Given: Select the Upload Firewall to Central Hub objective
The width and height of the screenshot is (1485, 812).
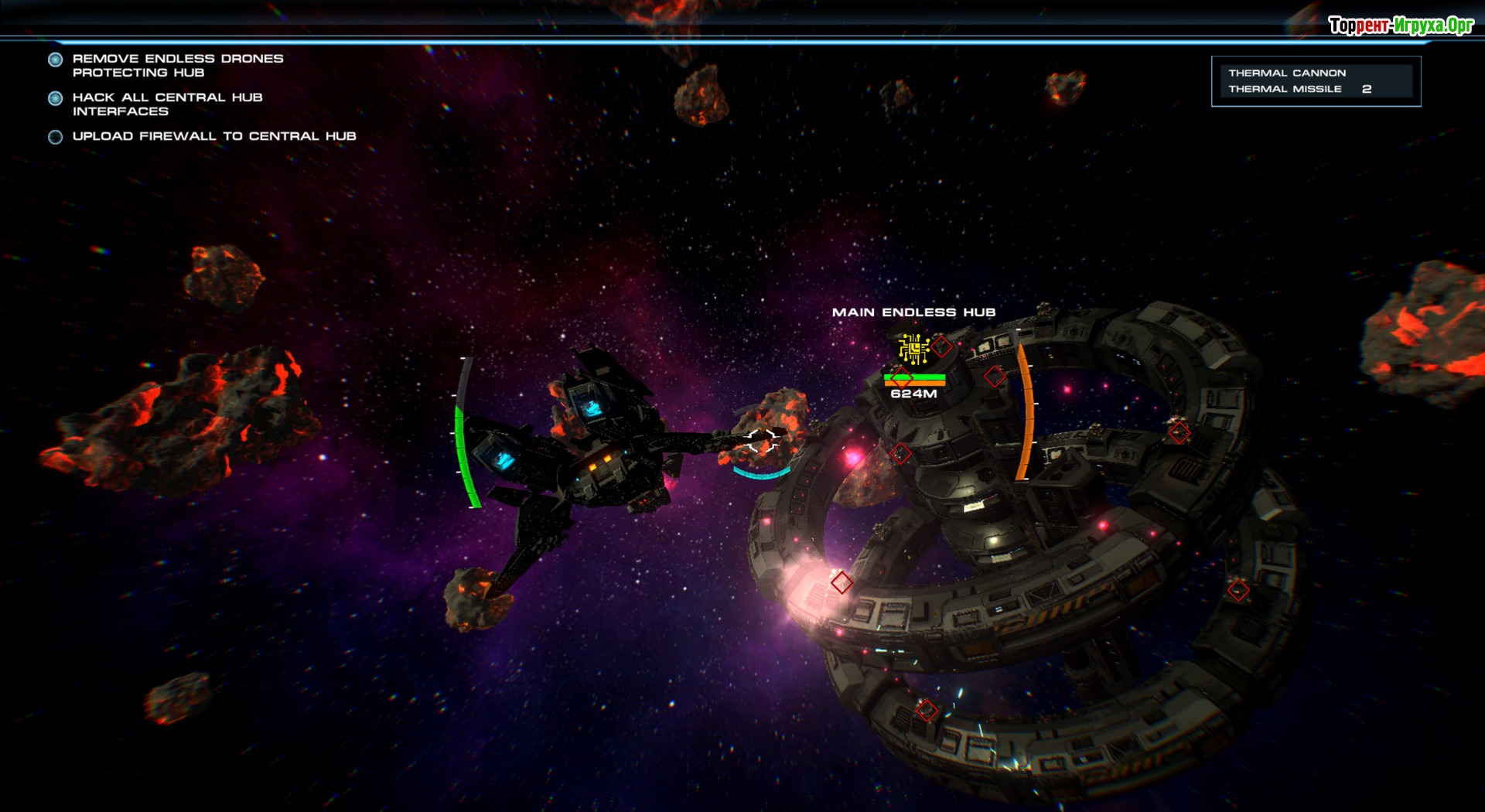Looking at the screenshot, I should click(213, 136).
